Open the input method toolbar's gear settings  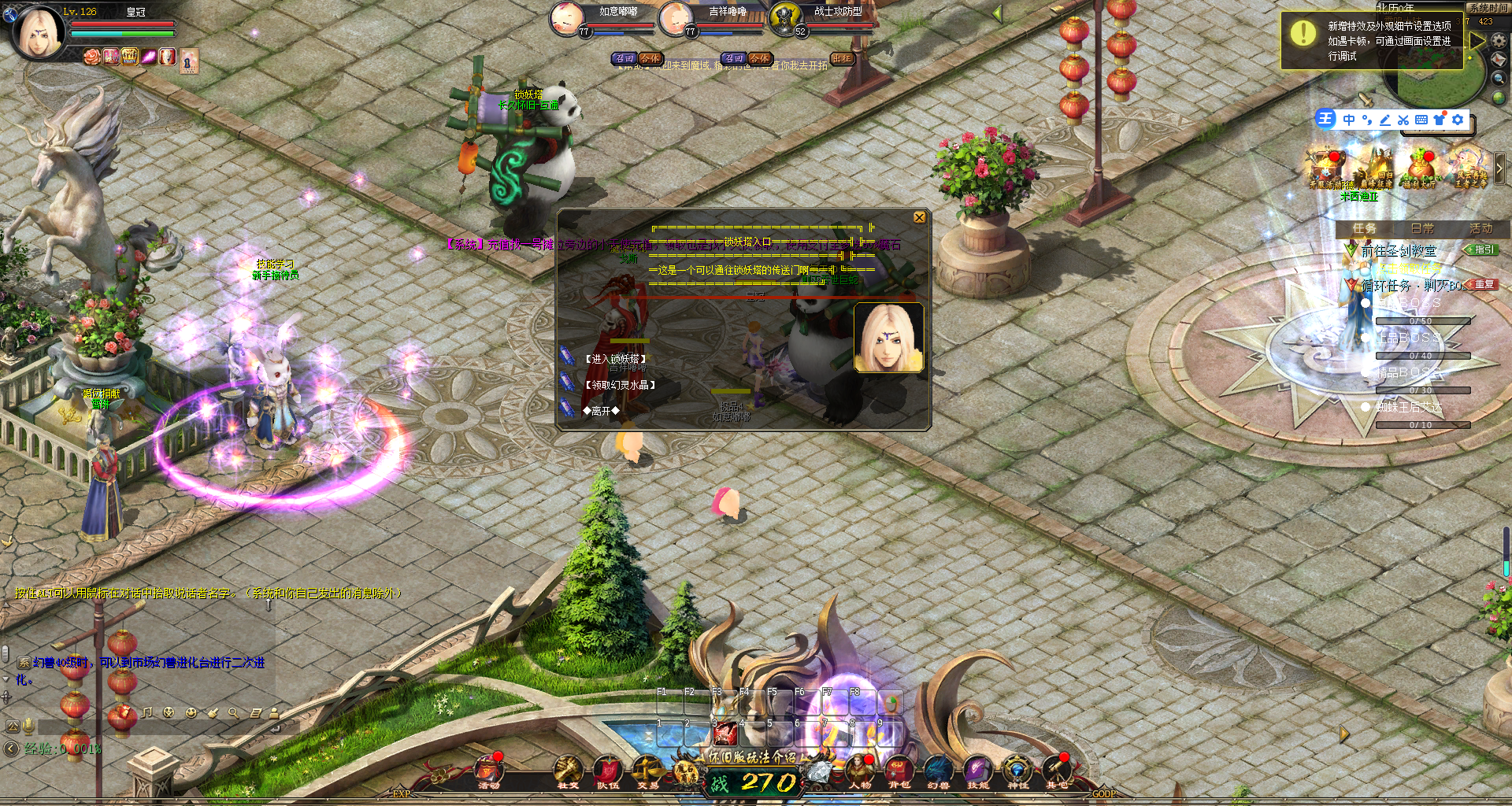point(1458,120)
